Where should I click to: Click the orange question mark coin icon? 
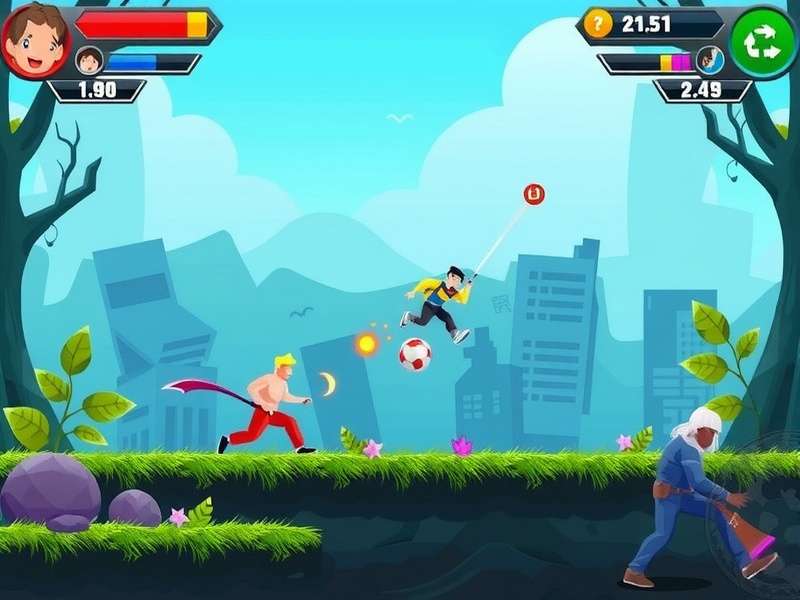[x=597, y=24]
